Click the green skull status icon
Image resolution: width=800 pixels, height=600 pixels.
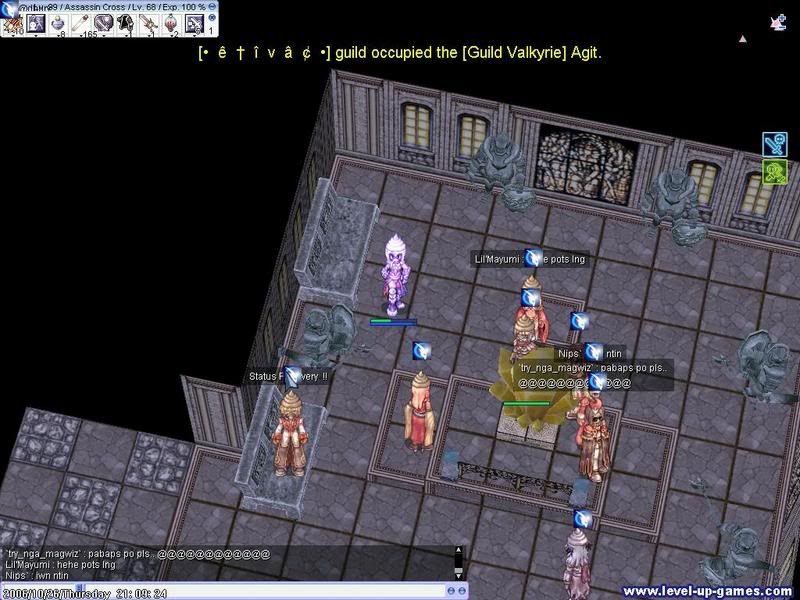coord(775,172)
